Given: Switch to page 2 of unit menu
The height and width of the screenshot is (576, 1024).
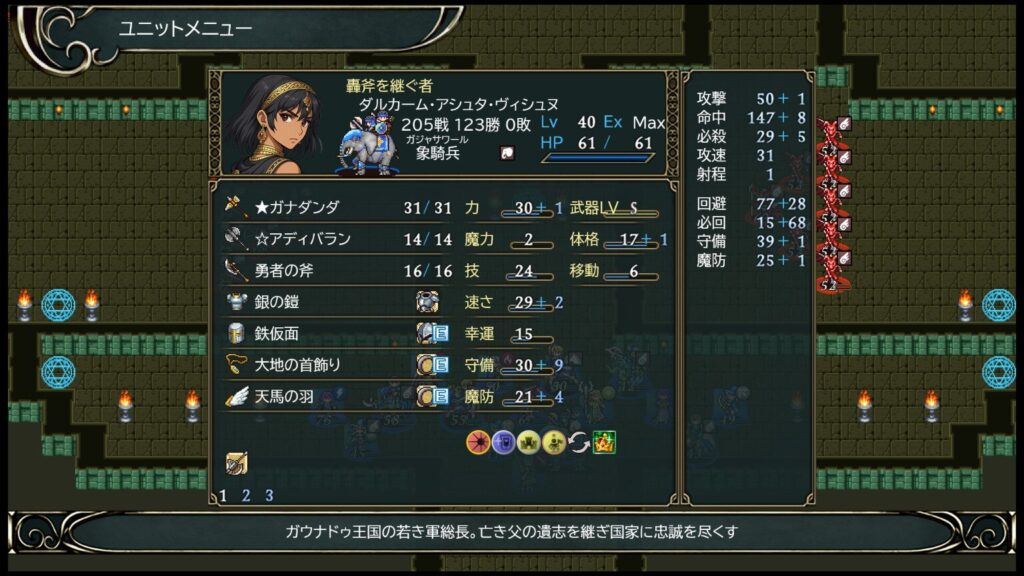Looking at the screenshot, I should (246, 495).
